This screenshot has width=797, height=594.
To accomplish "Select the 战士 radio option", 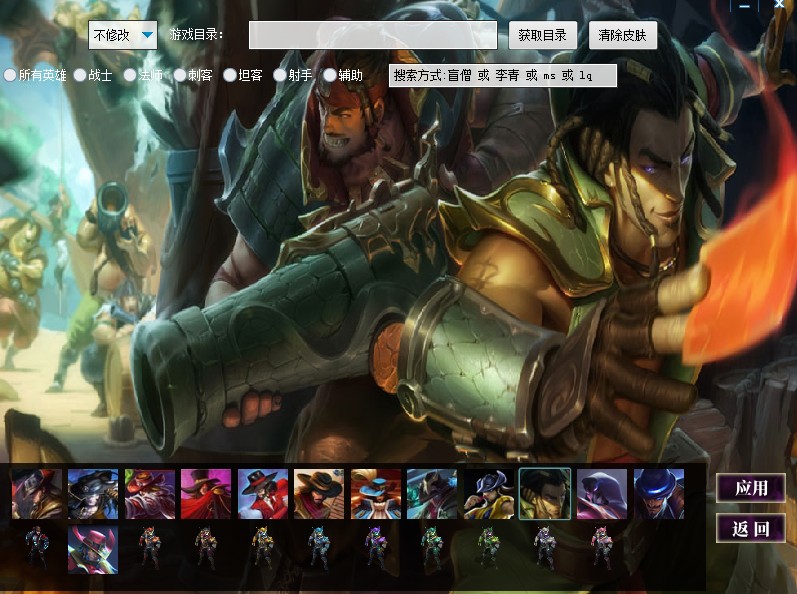I will (80, 75).
